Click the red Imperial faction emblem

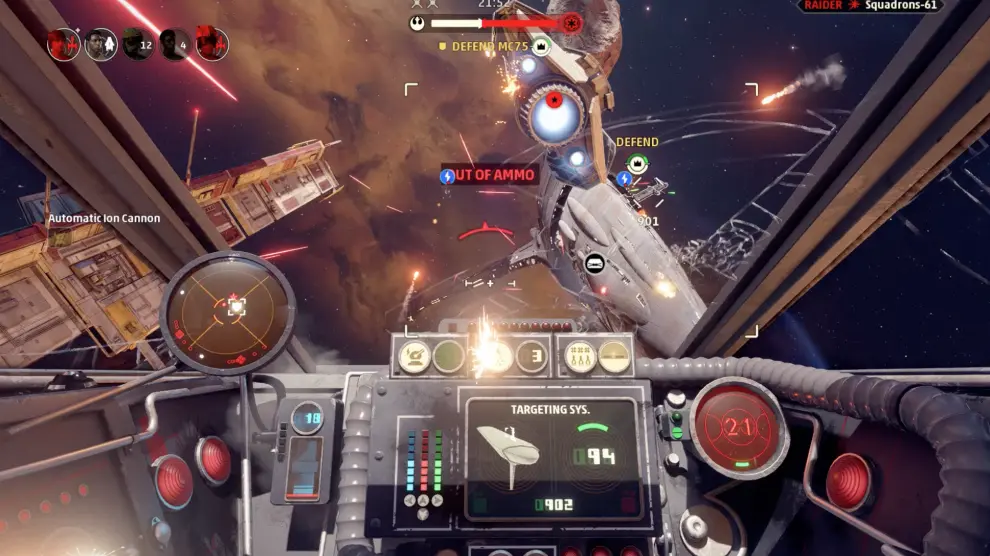(571, 22)
